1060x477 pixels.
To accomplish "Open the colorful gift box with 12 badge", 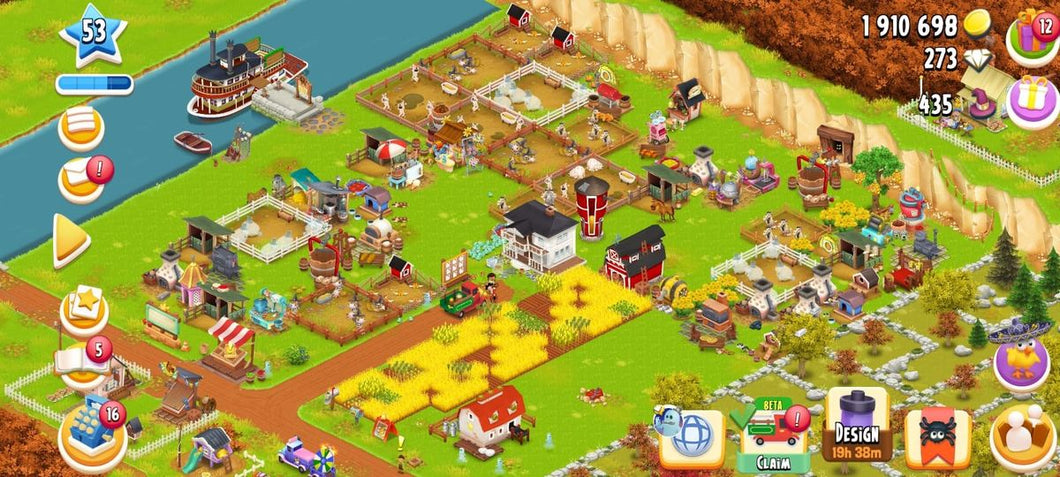I will (x=1031, y=37).
